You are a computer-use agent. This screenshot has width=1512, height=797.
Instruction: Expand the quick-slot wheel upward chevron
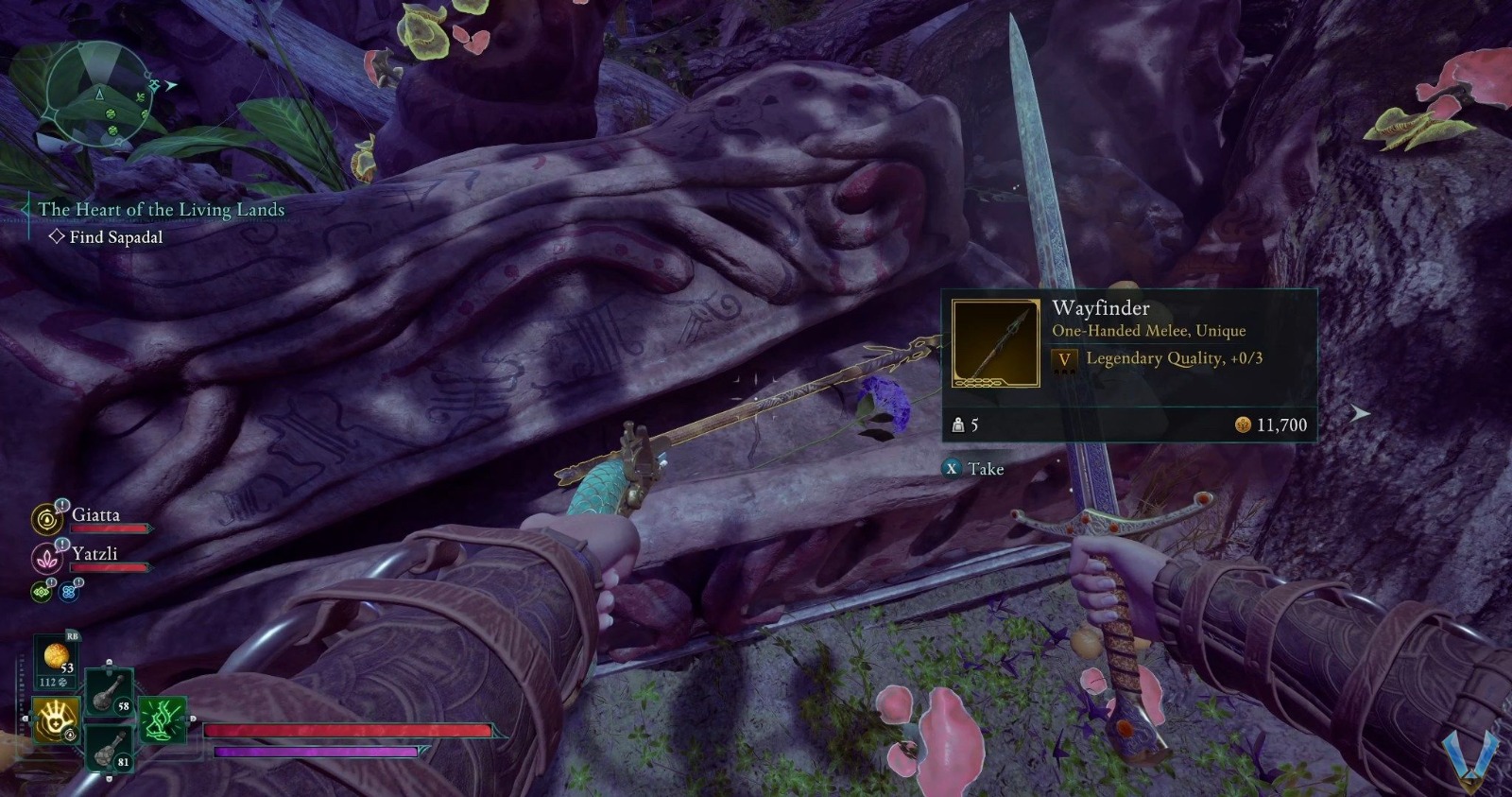point(110,661)
